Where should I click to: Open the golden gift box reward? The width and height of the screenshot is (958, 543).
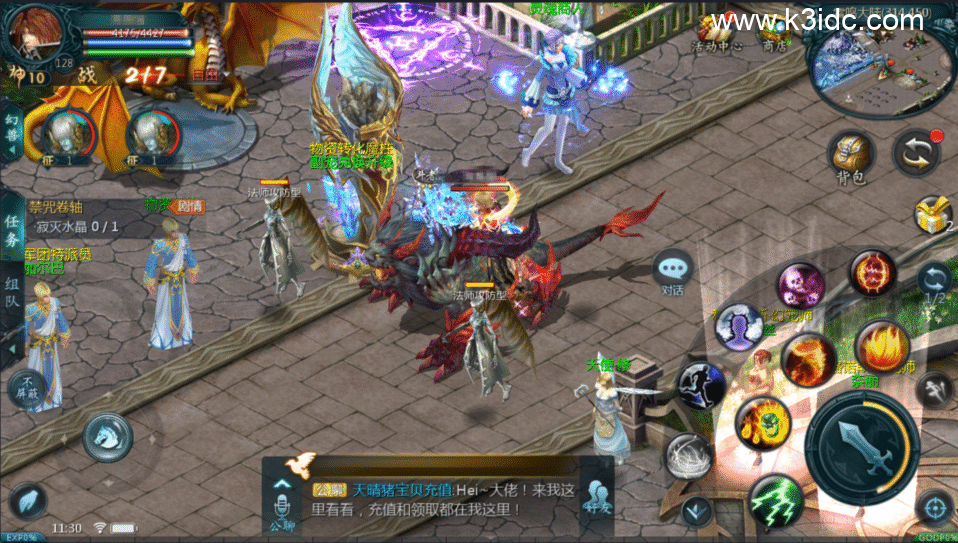(x=932, y=213)
